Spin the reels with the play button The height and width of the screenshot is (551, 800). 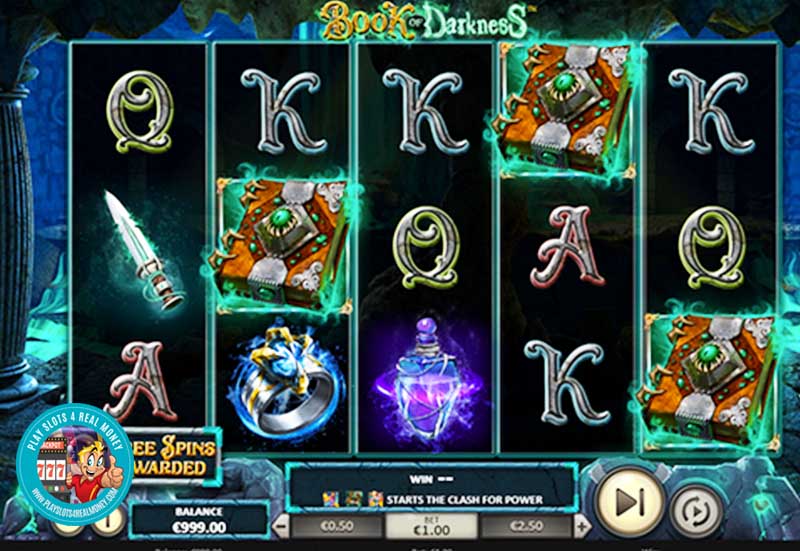[629, 500]
